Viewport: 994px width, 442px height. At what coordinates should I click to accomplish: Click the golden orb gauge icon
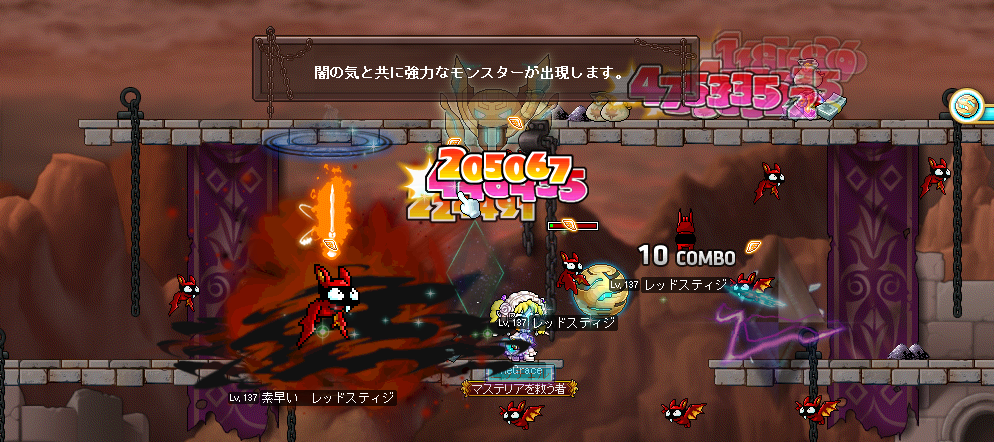[x=966, y=104]
